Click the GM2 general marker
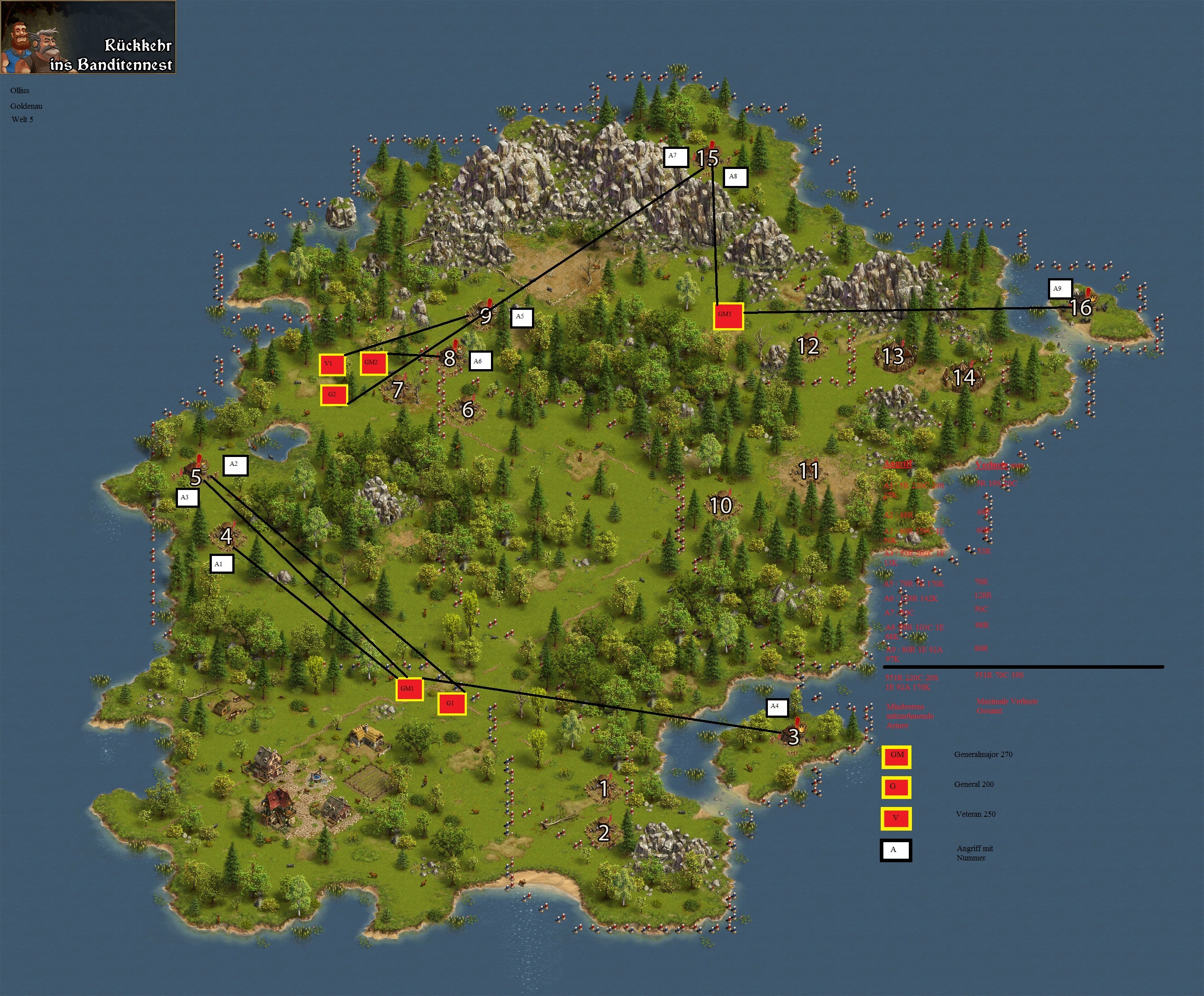1204x996 pixels. [373, 363]
